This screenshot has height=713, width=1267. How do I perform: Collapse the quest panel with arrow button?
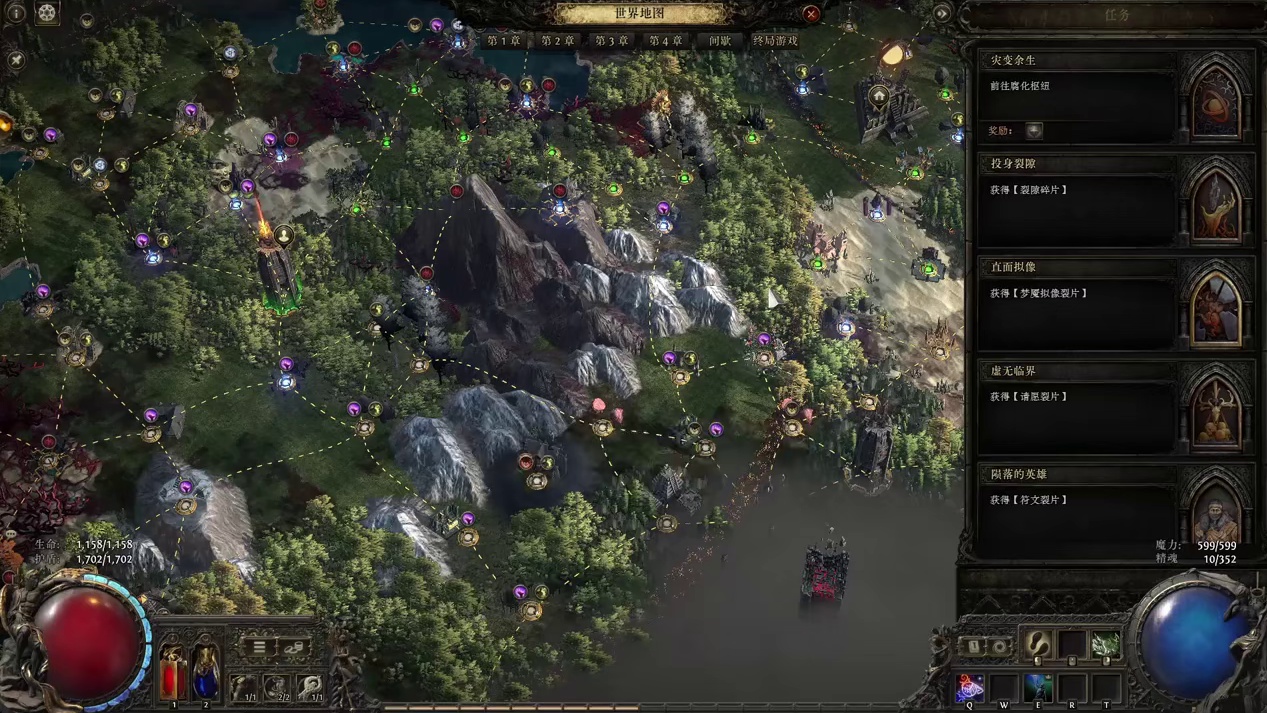pos(942,14)
